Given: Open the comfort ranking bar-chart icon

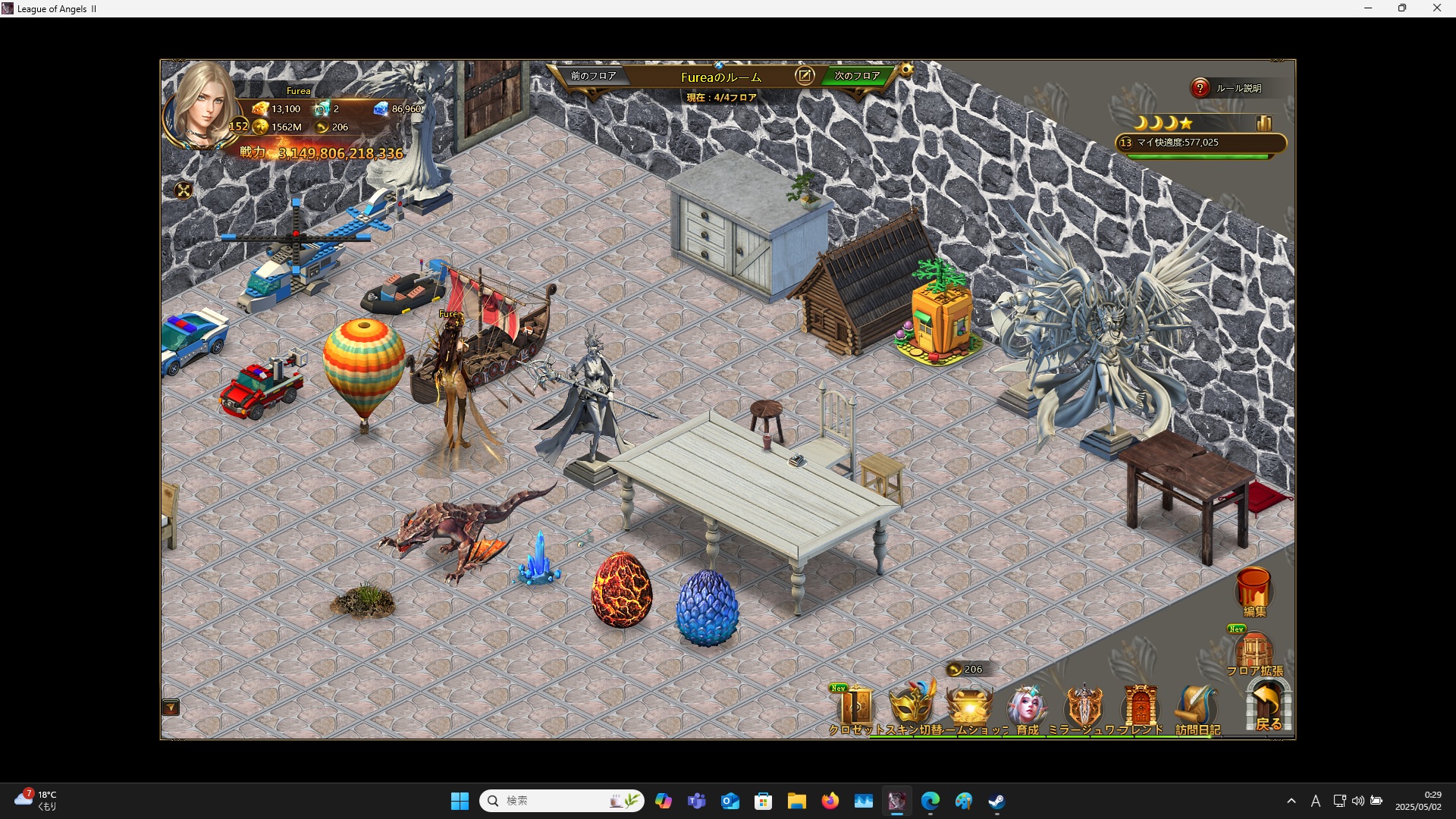Looking at the screenshot, I should 1263,123.
